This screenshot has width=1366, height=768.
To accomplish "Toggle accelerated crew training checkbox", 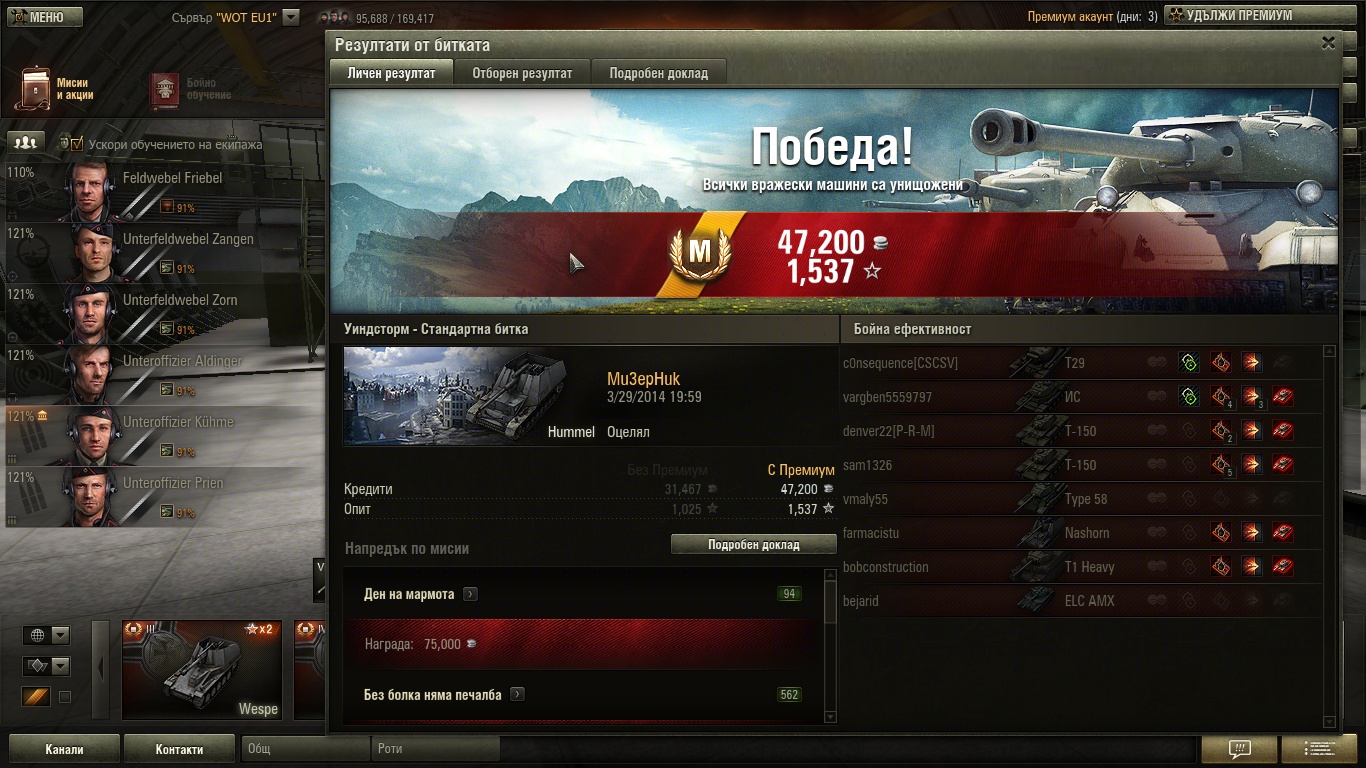I will point(77,144).
